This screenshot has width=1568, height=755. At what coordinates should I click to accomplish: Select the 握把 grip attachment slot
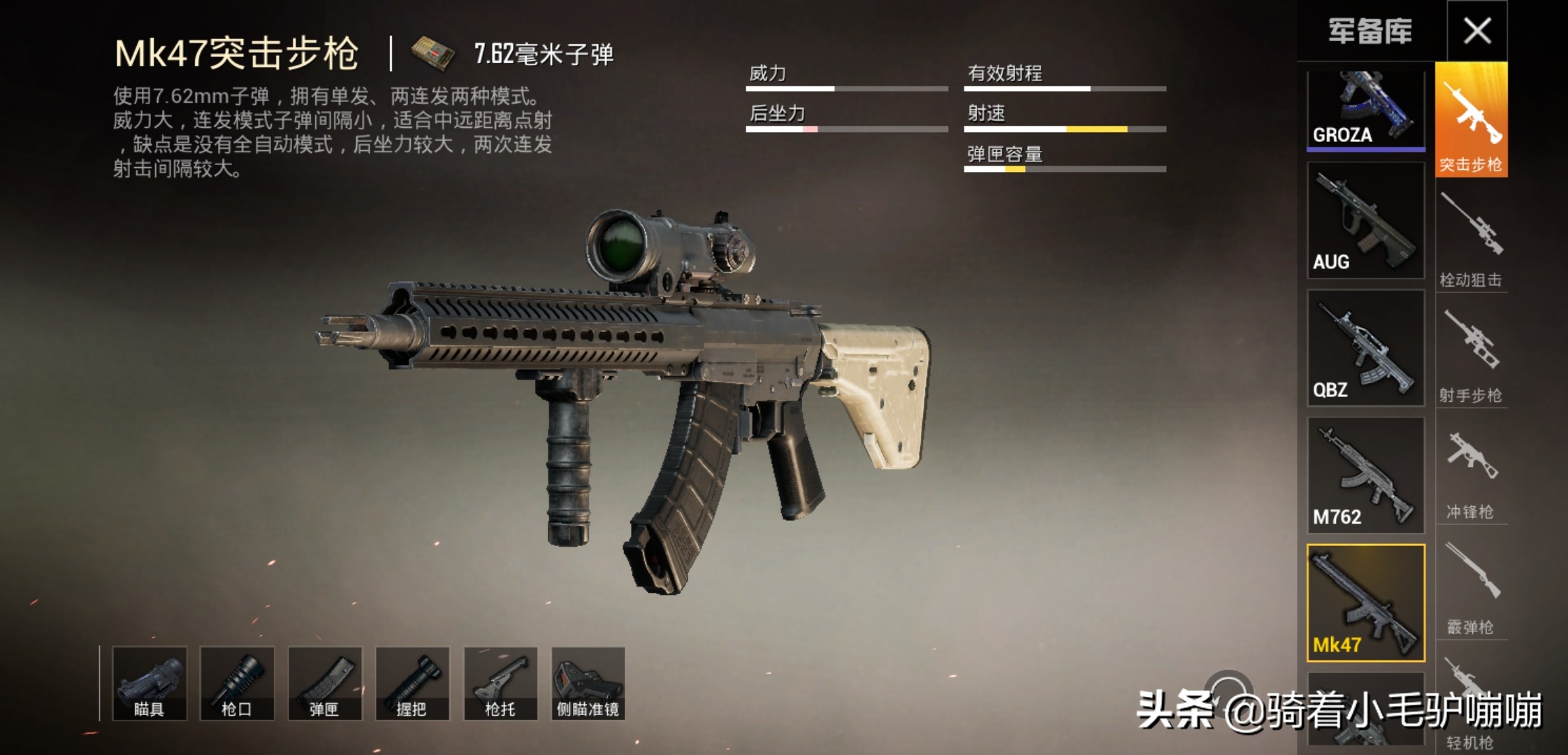[412, 684]
